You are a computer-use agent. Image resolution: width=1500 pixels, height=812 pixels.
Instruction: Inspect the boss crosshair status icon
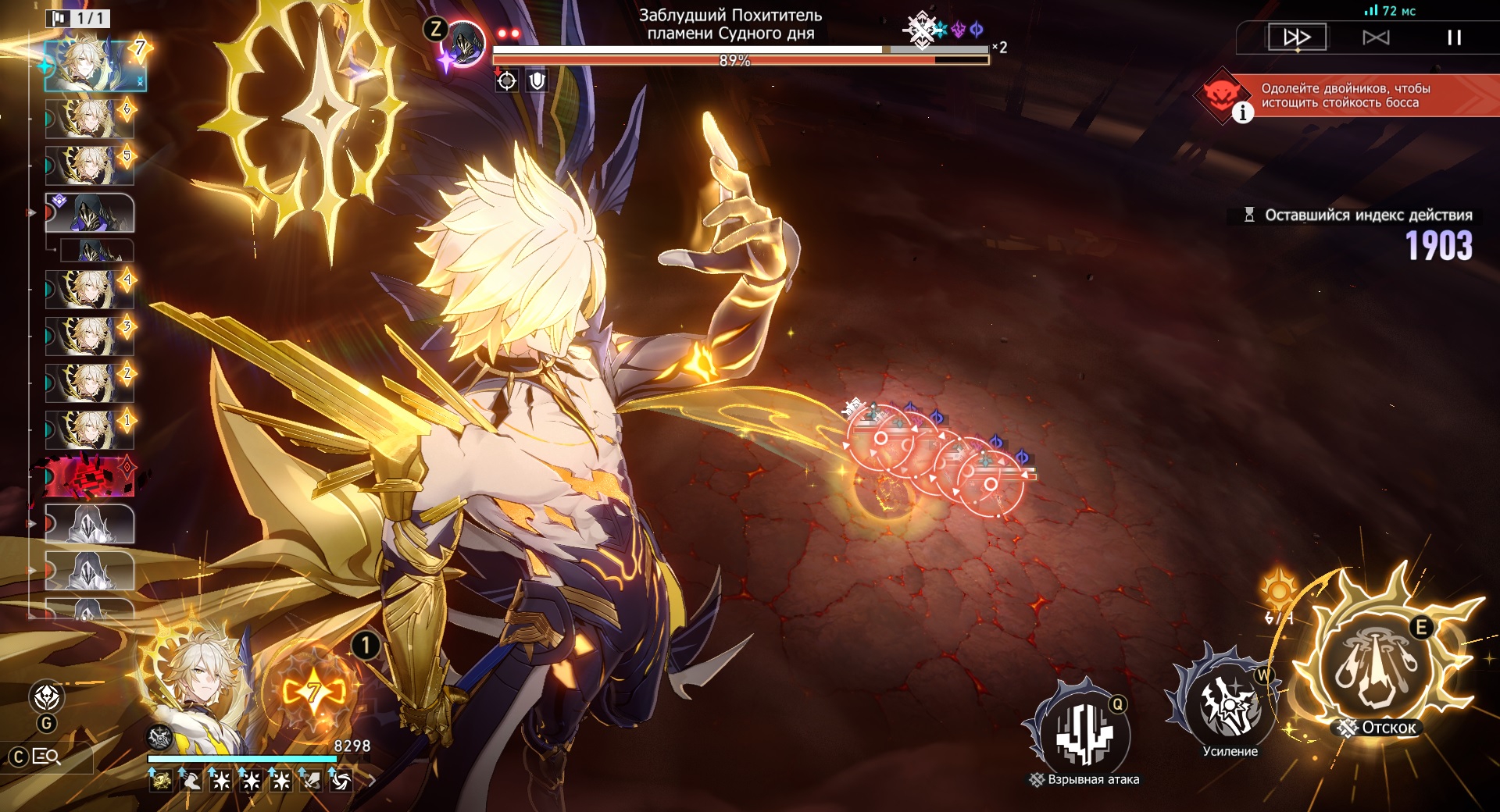point(507,80)
